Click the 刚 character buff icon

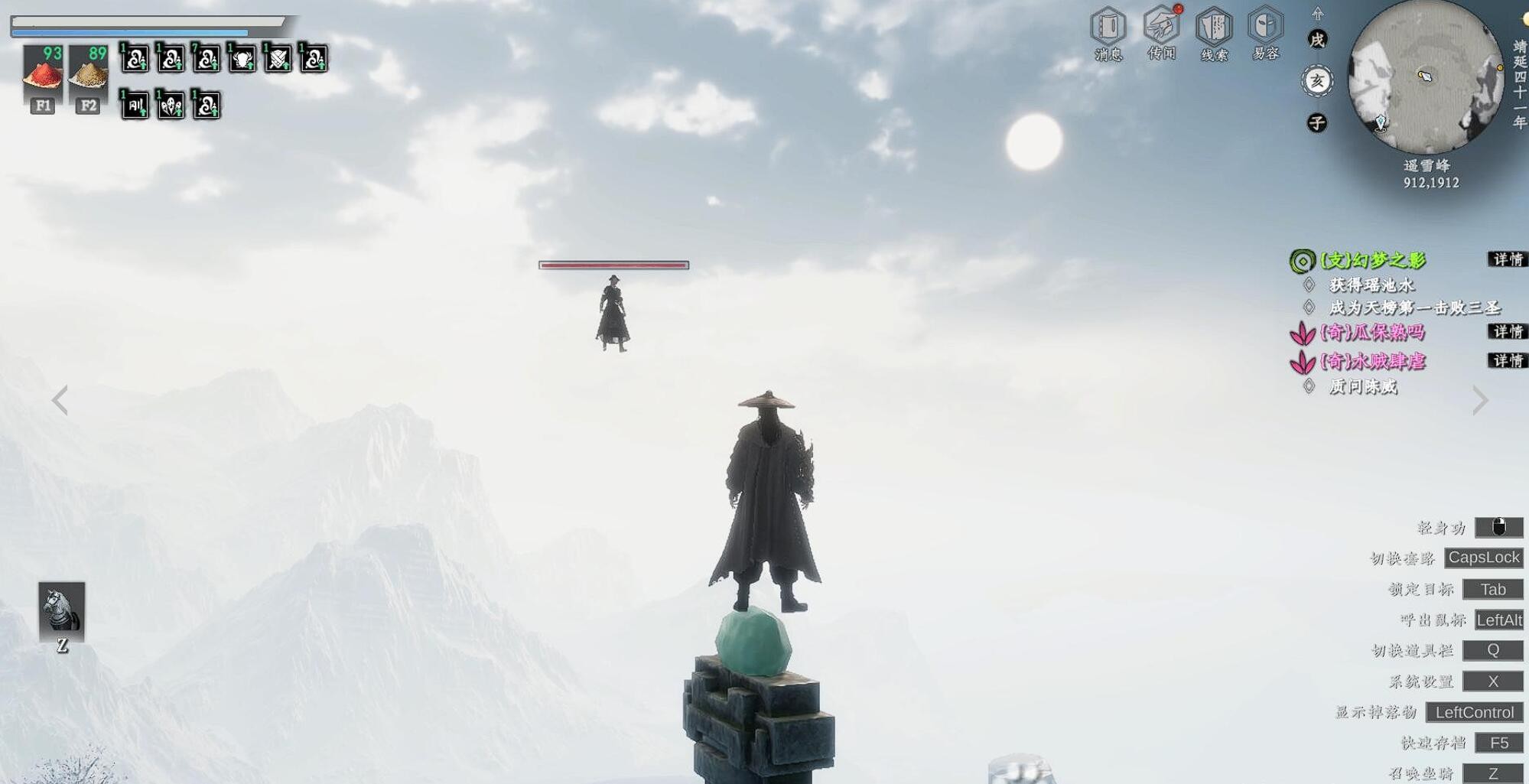(135, 105)
